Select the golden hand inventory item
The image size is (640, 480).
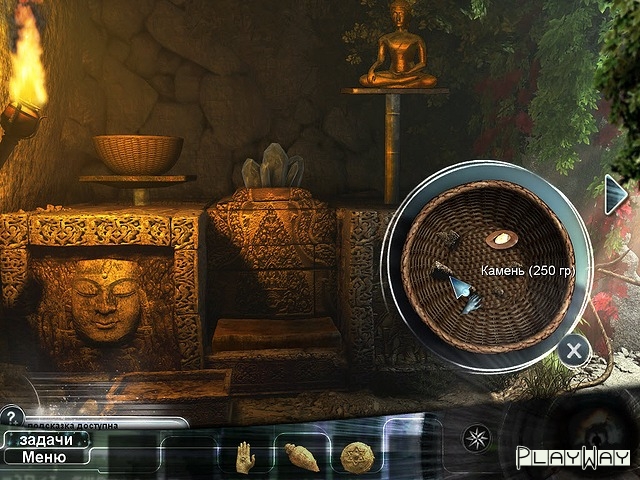coord(245,456)
